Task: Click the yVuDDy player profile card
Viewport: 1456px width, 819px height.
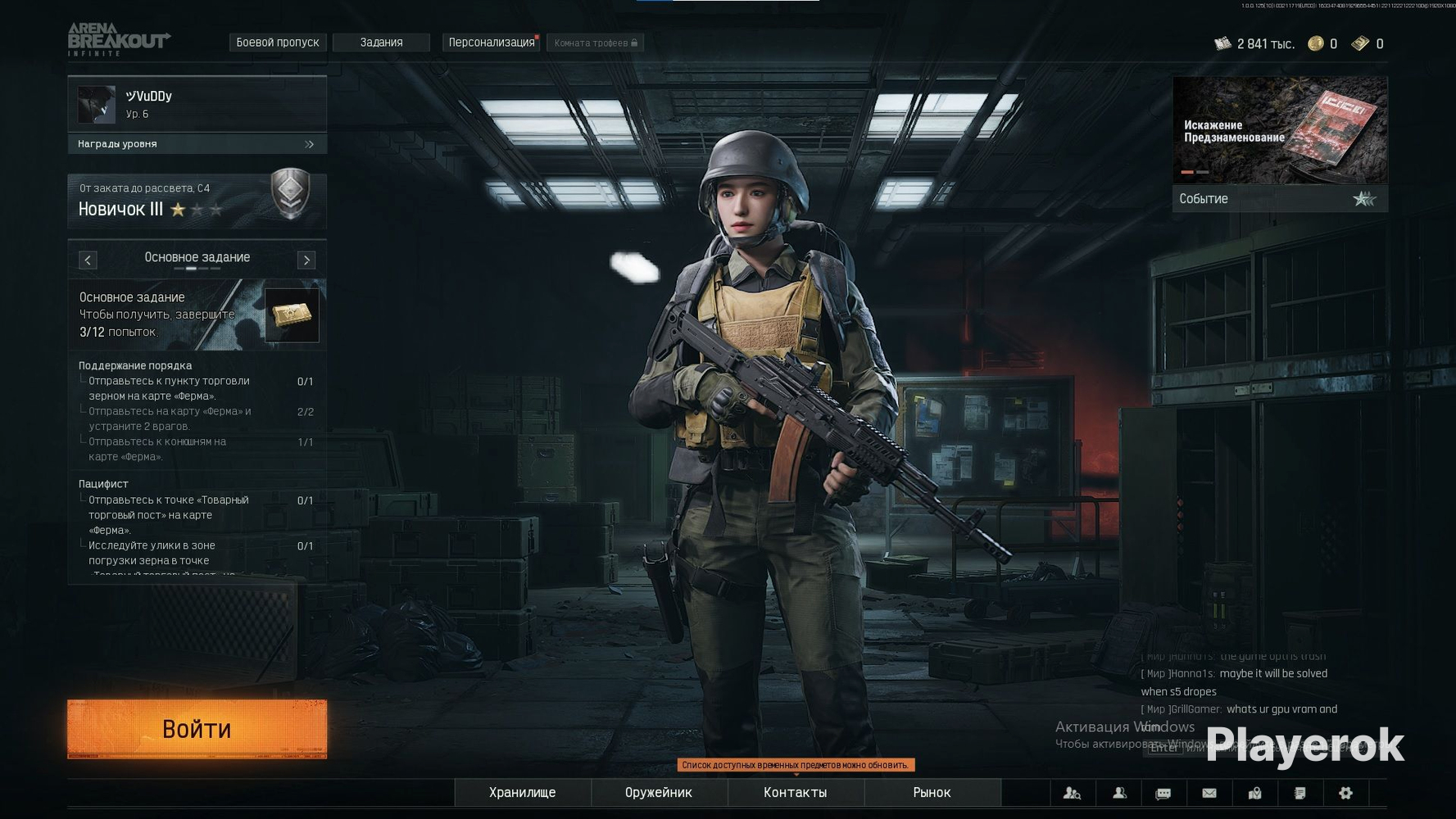Action: click(197, 104)
